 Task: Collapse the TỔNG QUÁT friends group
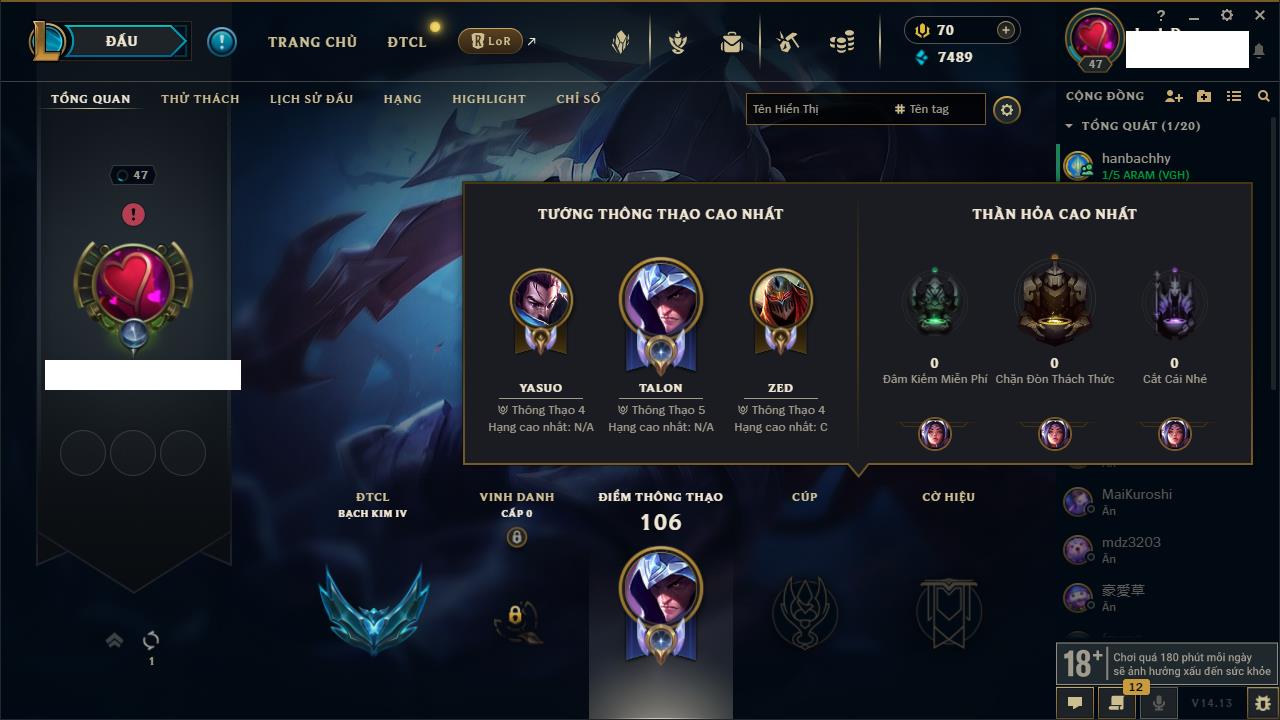1069,126
